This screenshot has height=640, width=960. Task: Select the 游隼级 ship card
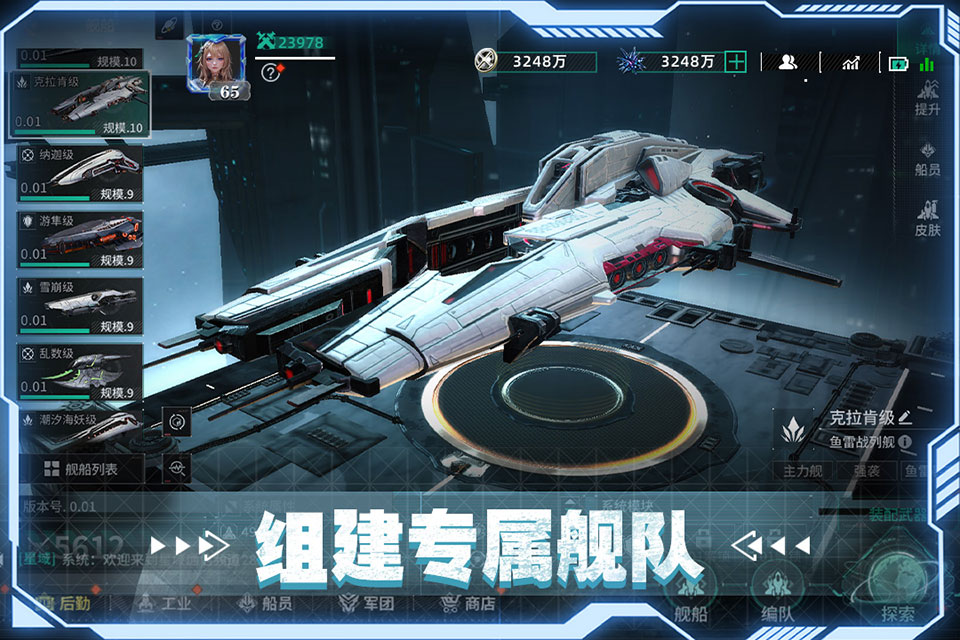click(x=80, y=240)
